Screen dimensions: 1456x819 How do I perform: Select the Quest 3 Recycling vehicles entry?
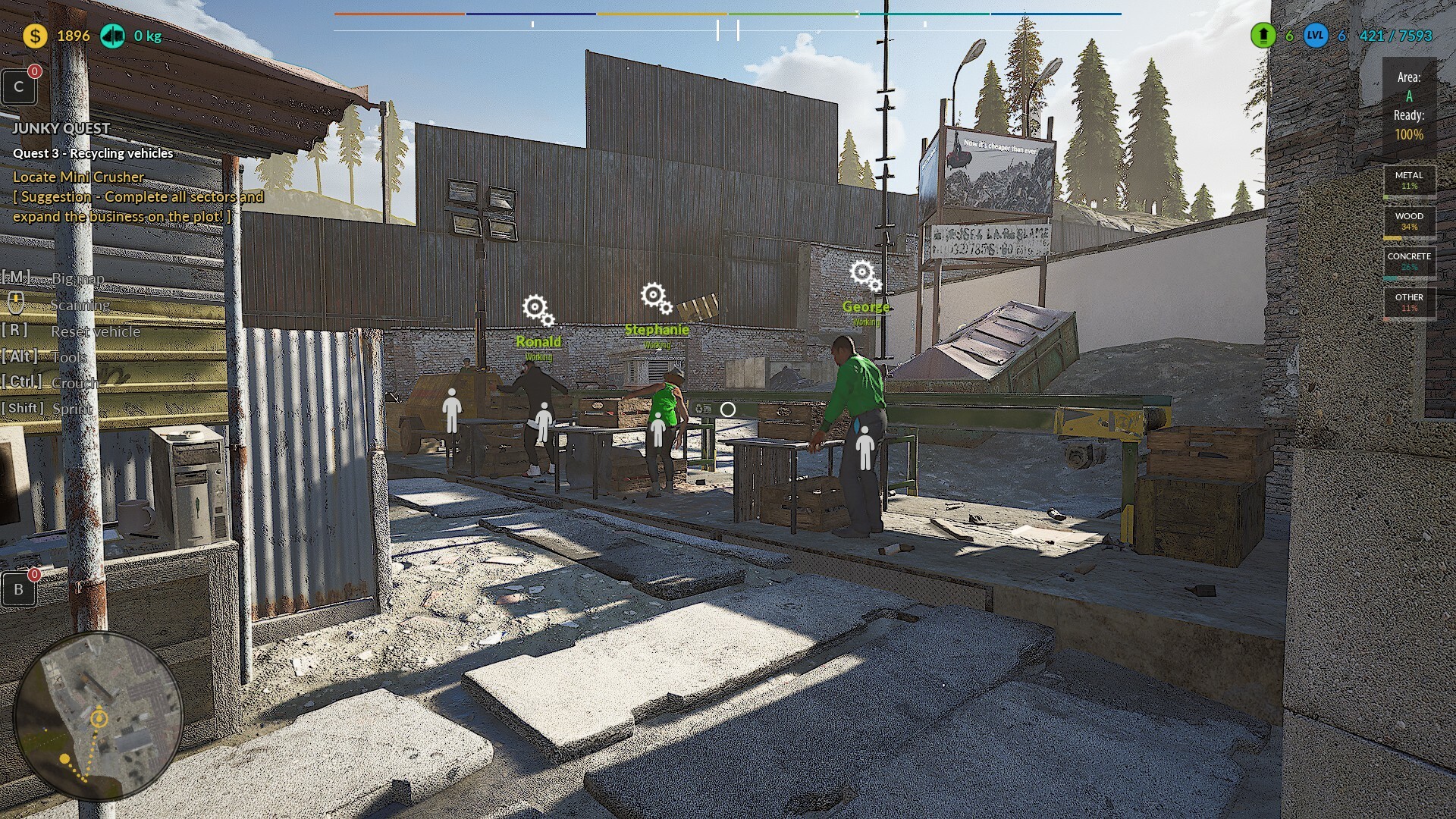(93, 153)
